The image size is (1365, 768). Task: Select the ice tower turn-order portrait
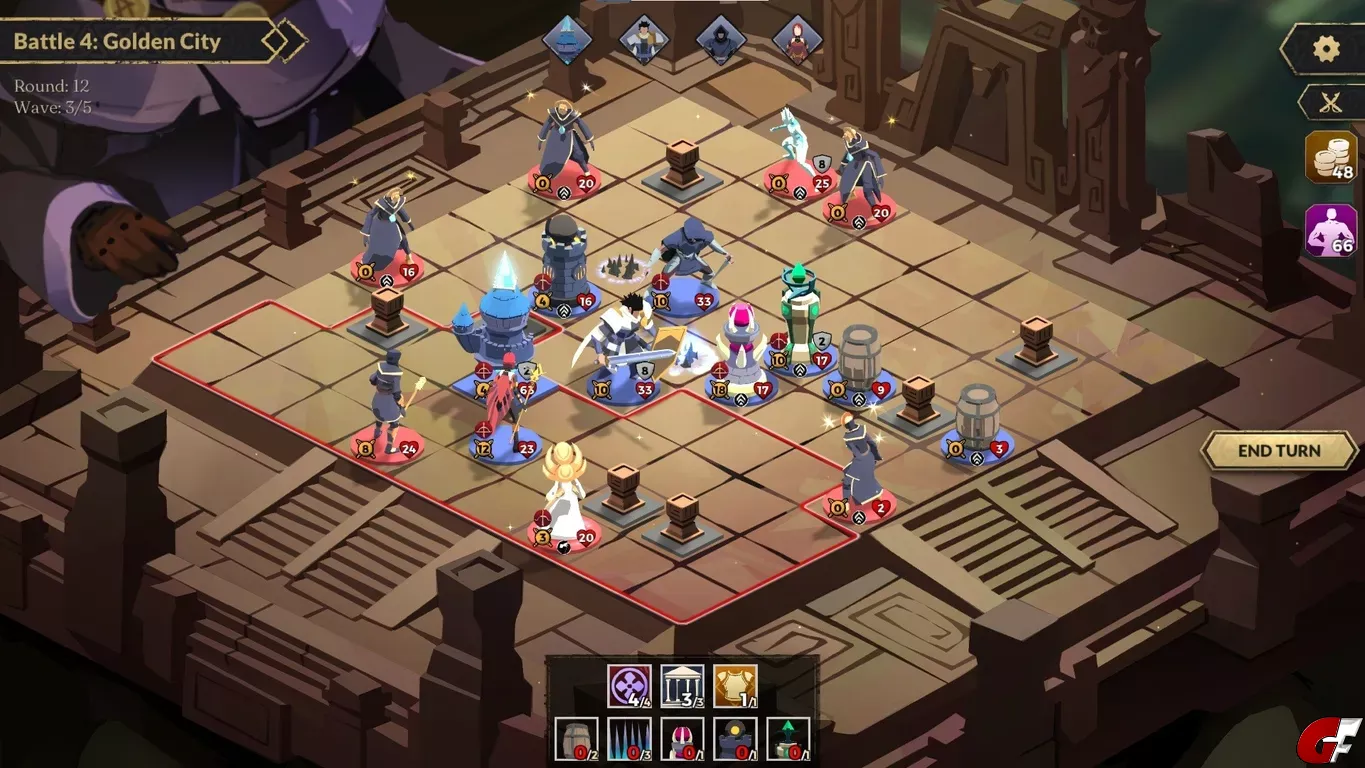pos(567,40)
